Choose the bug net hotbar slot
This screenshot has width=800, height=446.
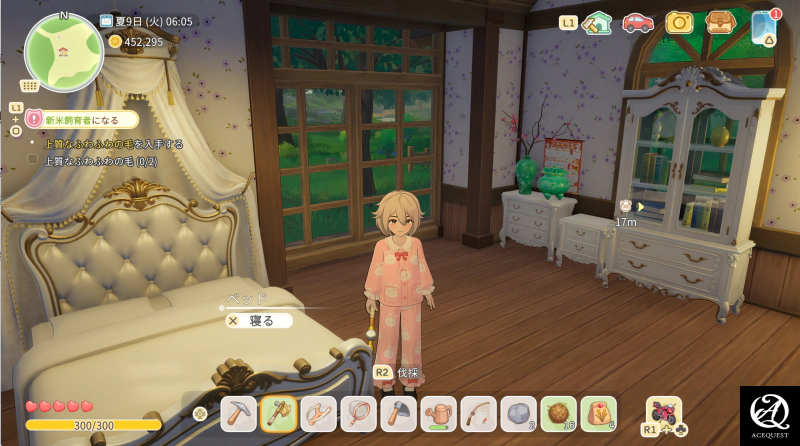pos(358,412)
